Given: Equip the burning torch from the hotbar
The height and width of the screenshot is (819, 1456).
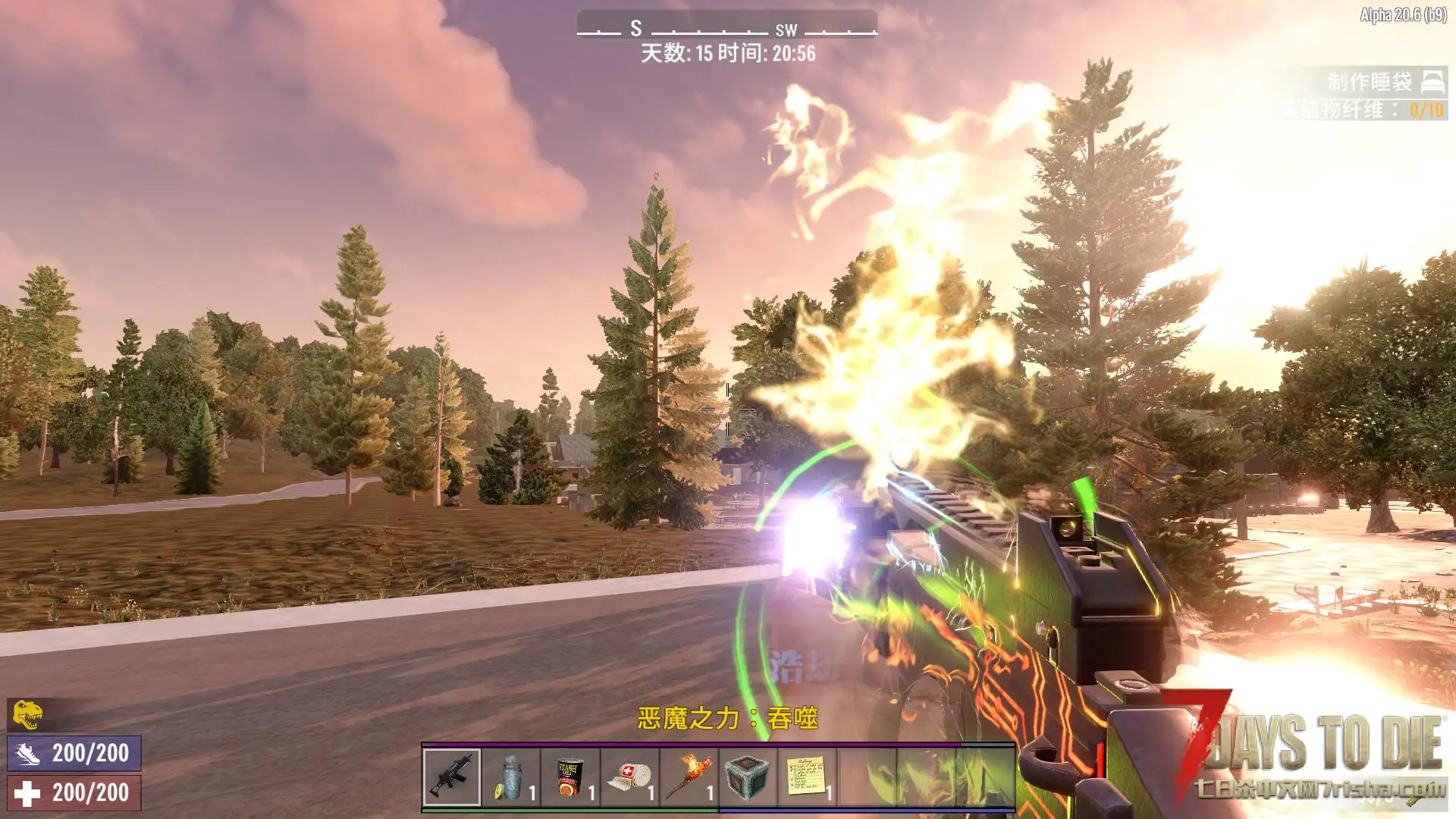Looking at the screenshot, I should coord(689,777).
